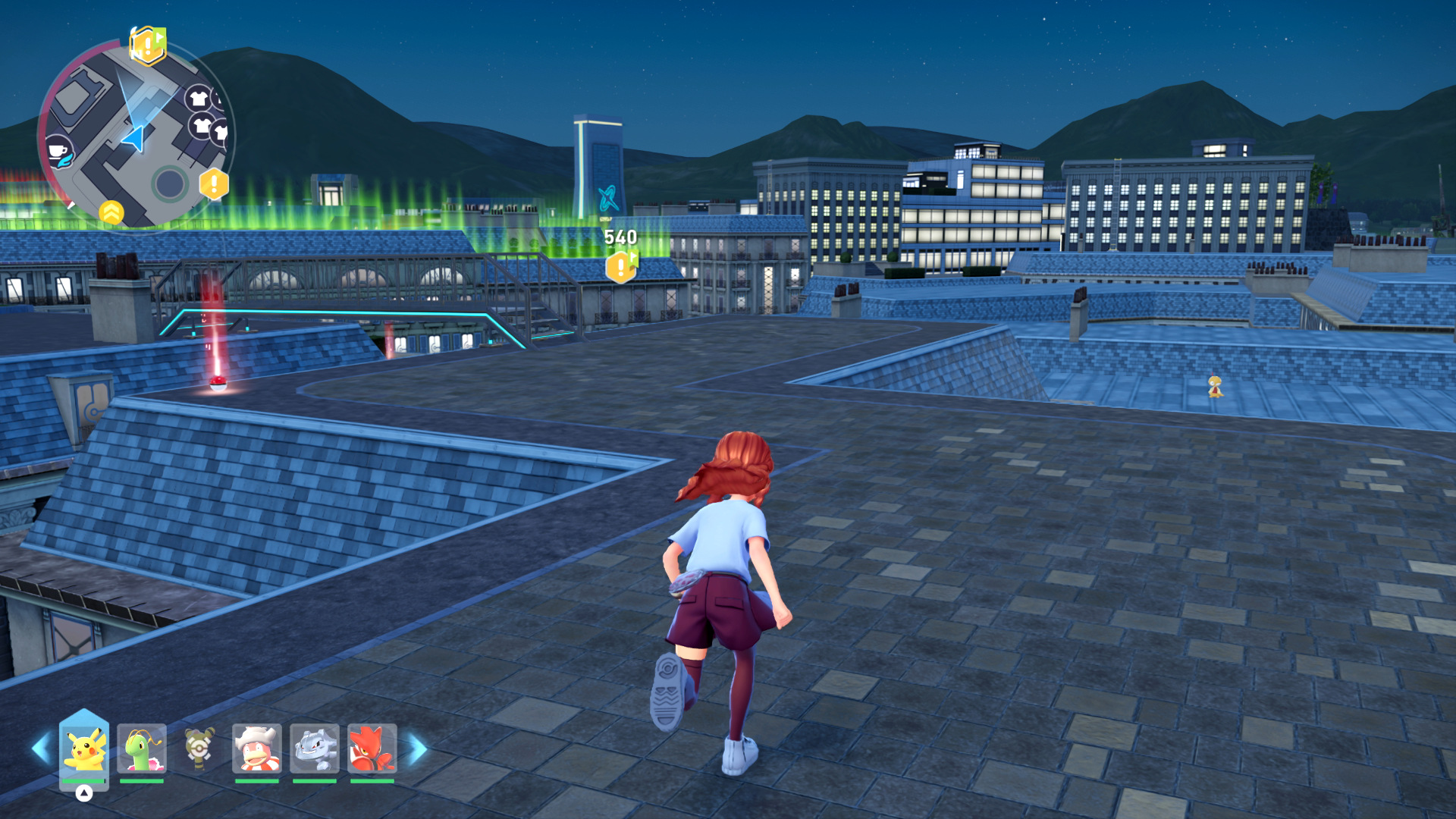The width and height of the screenshot is (1456, 819).
Task: Select Pikachu in the party bar
Action: point(84,748)
